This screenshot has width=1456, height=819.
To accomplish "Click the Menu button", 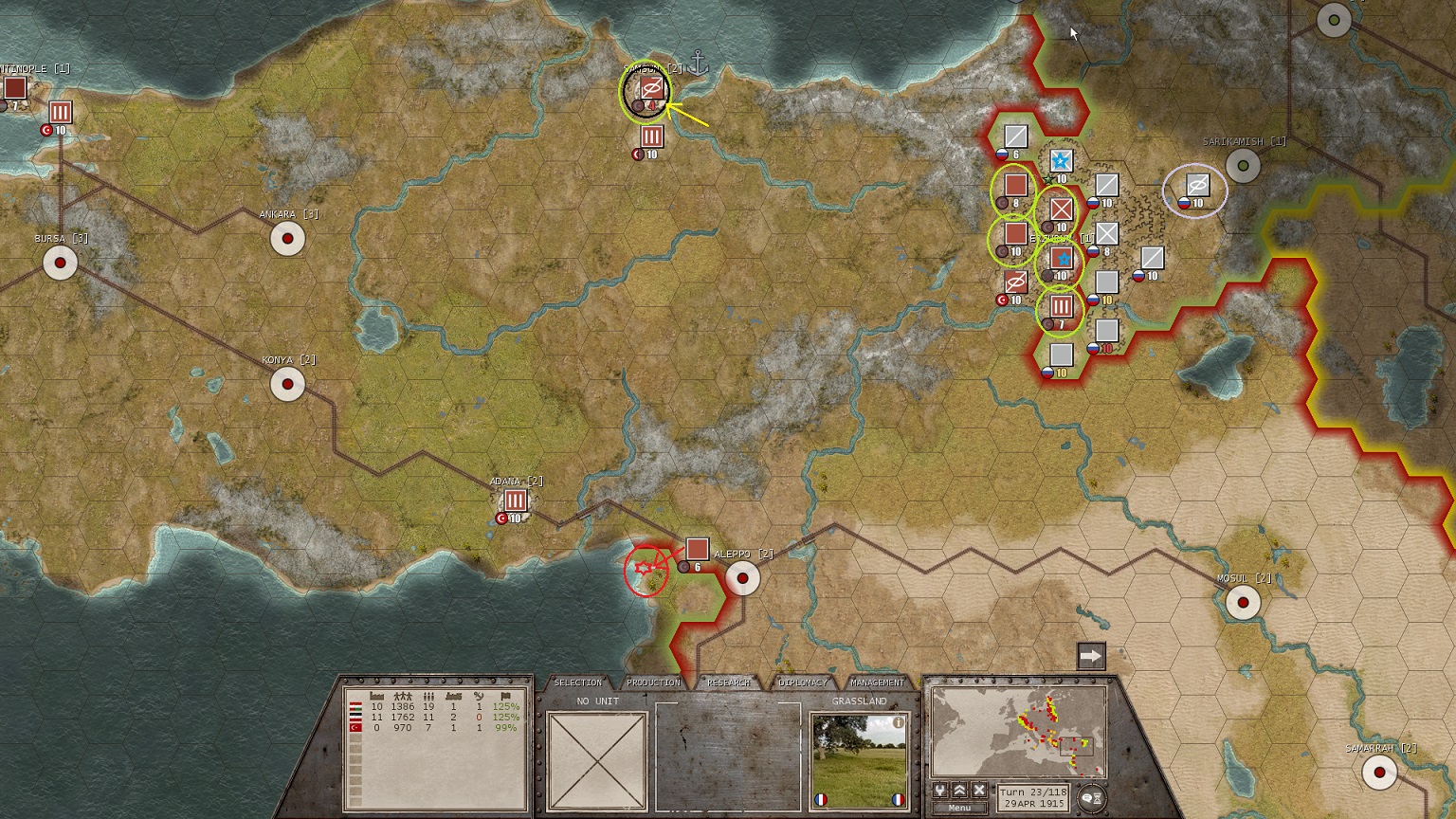I will click(959, 808).
